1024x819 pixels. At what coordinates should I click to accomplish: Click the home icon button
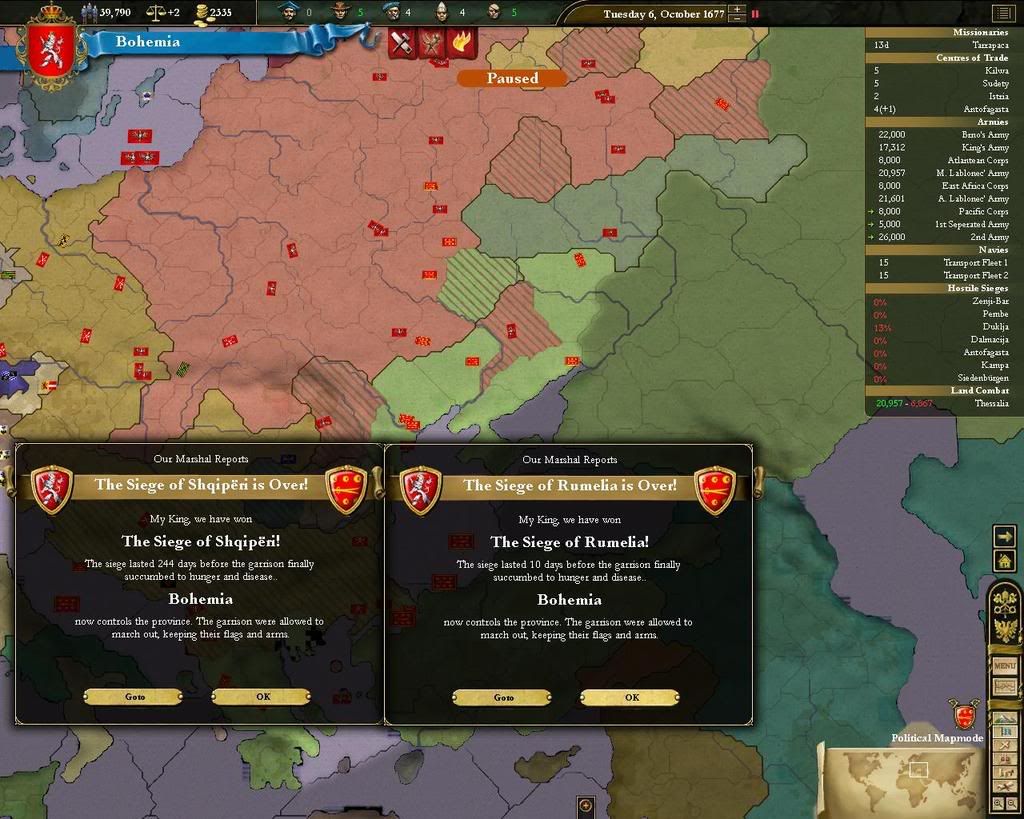point(1004,561)
